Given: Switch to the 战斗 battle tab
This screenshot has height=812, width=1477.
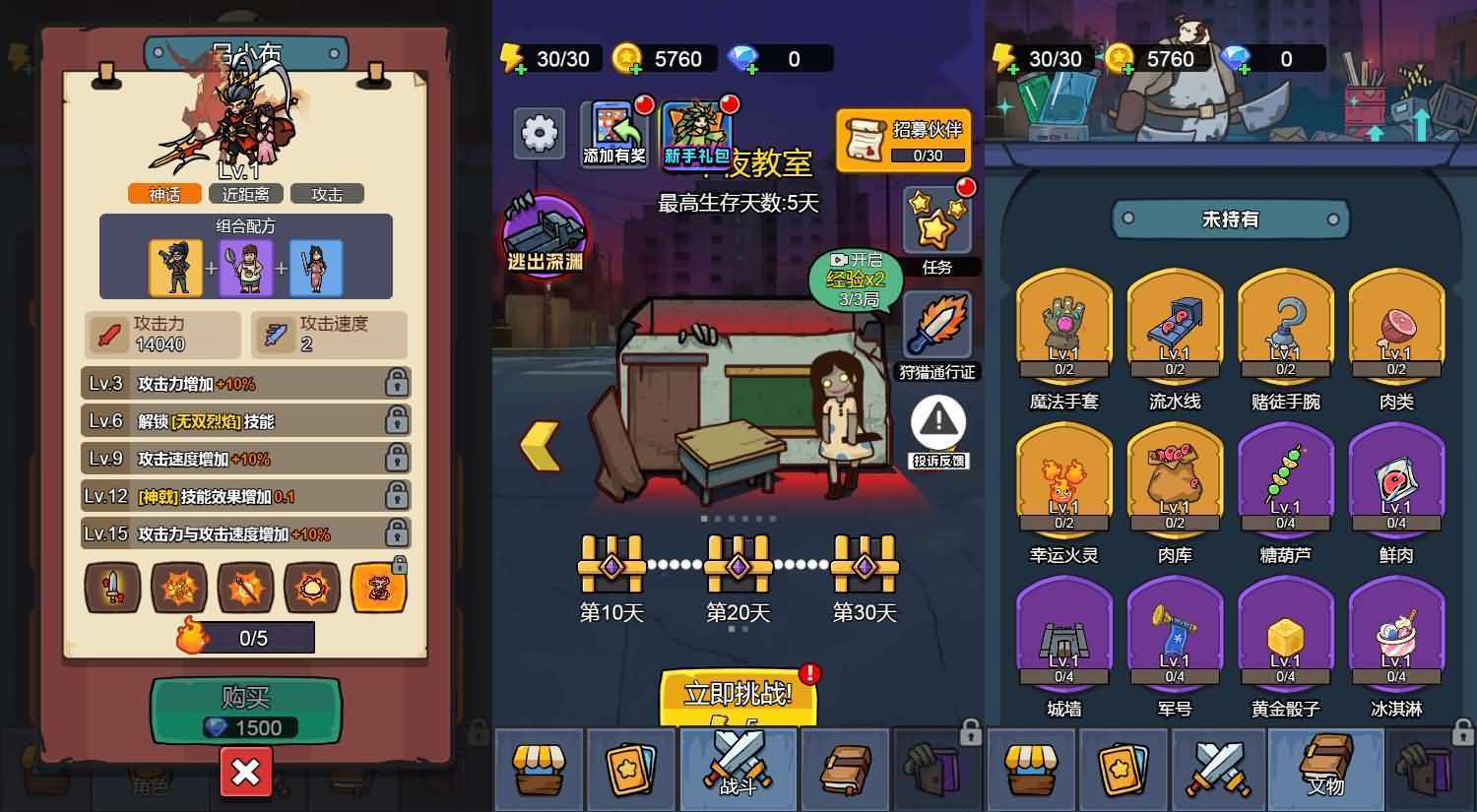Looking at the screenshot, I should (738, 770).
